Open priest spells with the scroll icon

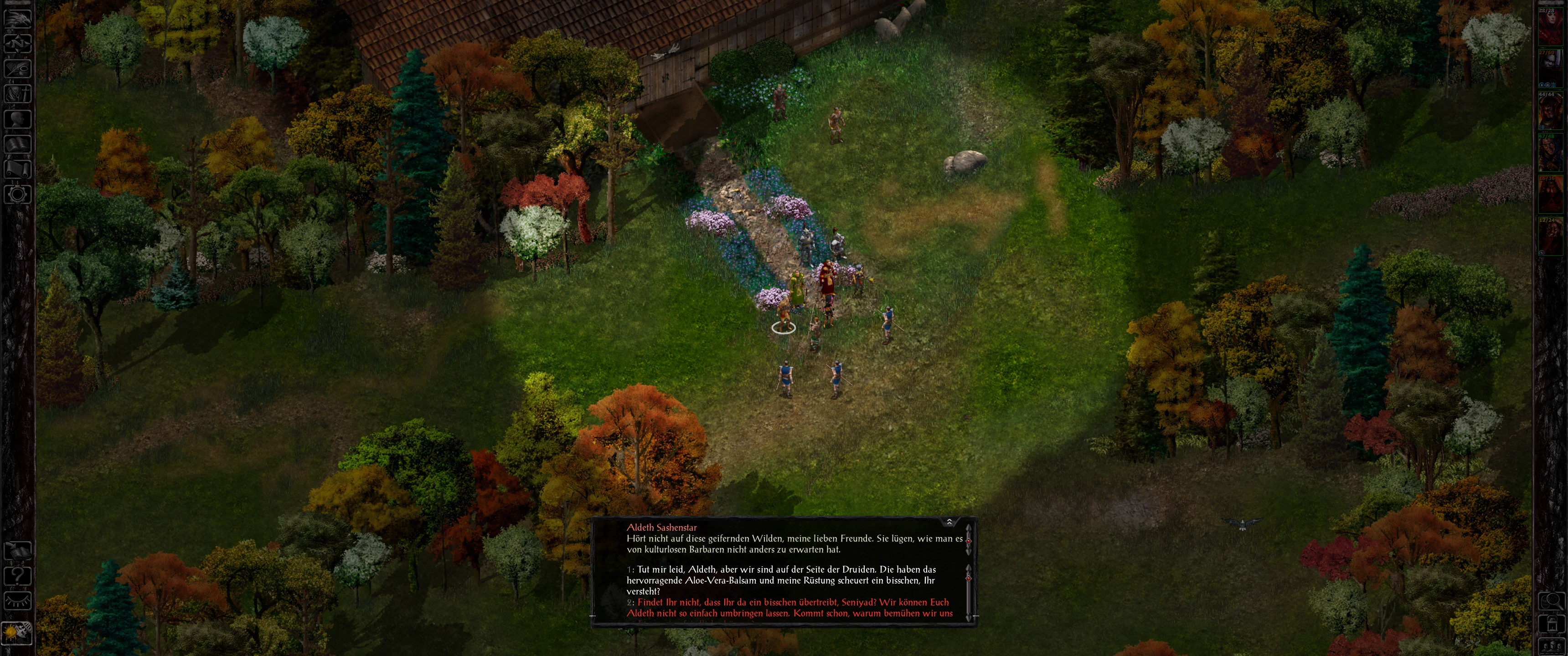[x=18, y=169]
